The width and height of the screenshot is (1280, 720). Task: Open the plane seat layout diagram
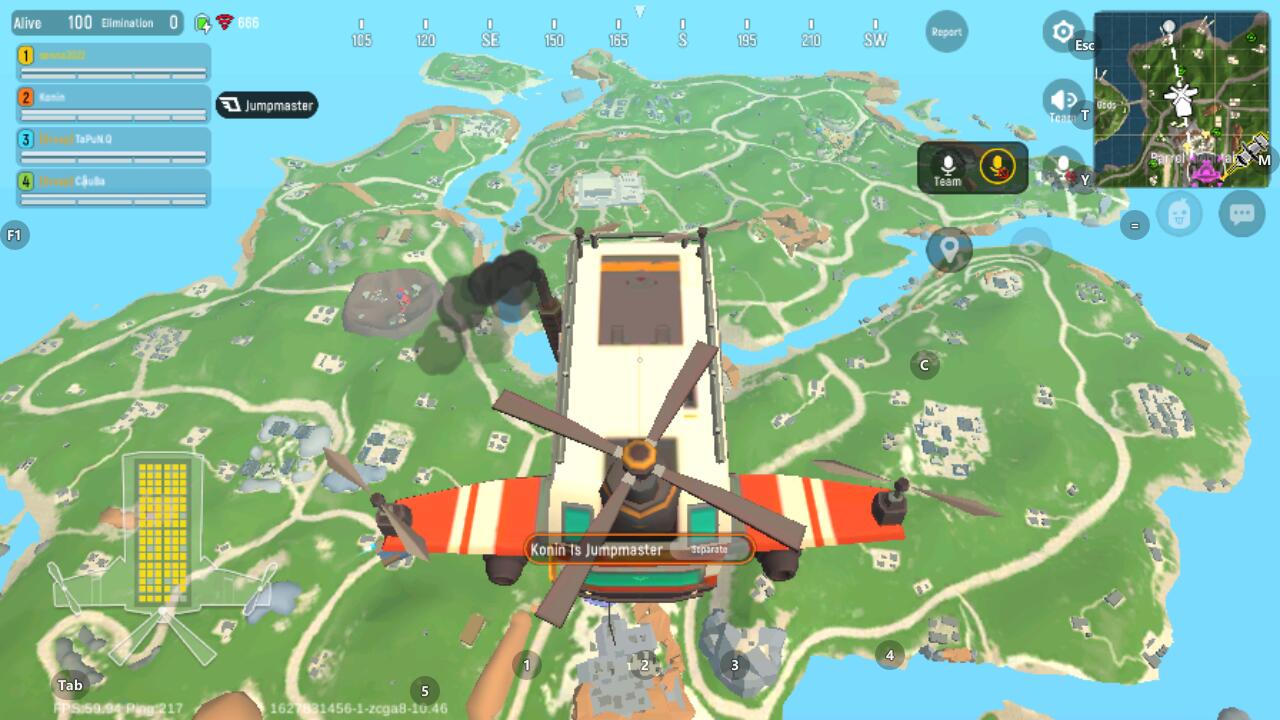pos(162,555)
